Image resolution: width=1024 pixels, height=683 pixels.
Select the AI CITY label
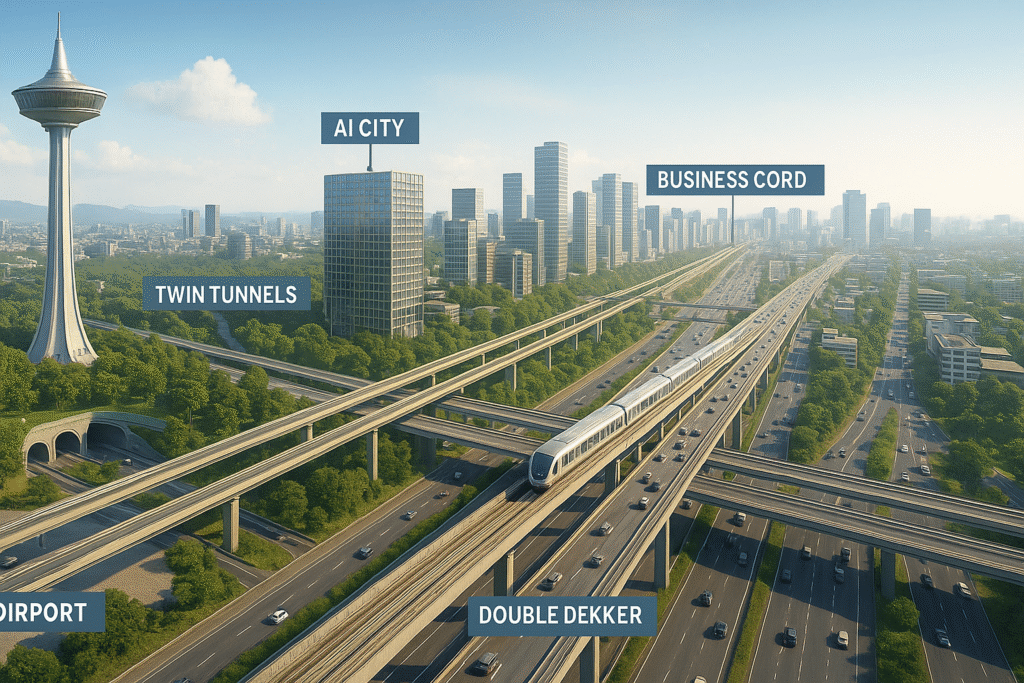[x=369, y=128]
